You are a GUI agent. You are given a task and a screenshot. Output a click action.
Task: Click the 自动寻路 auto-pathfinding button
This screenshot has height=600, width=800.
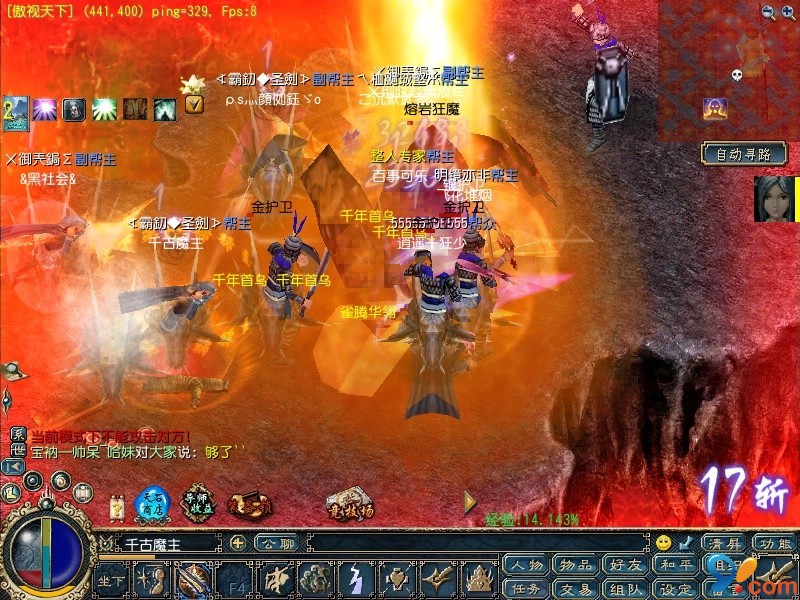point(743,154)
